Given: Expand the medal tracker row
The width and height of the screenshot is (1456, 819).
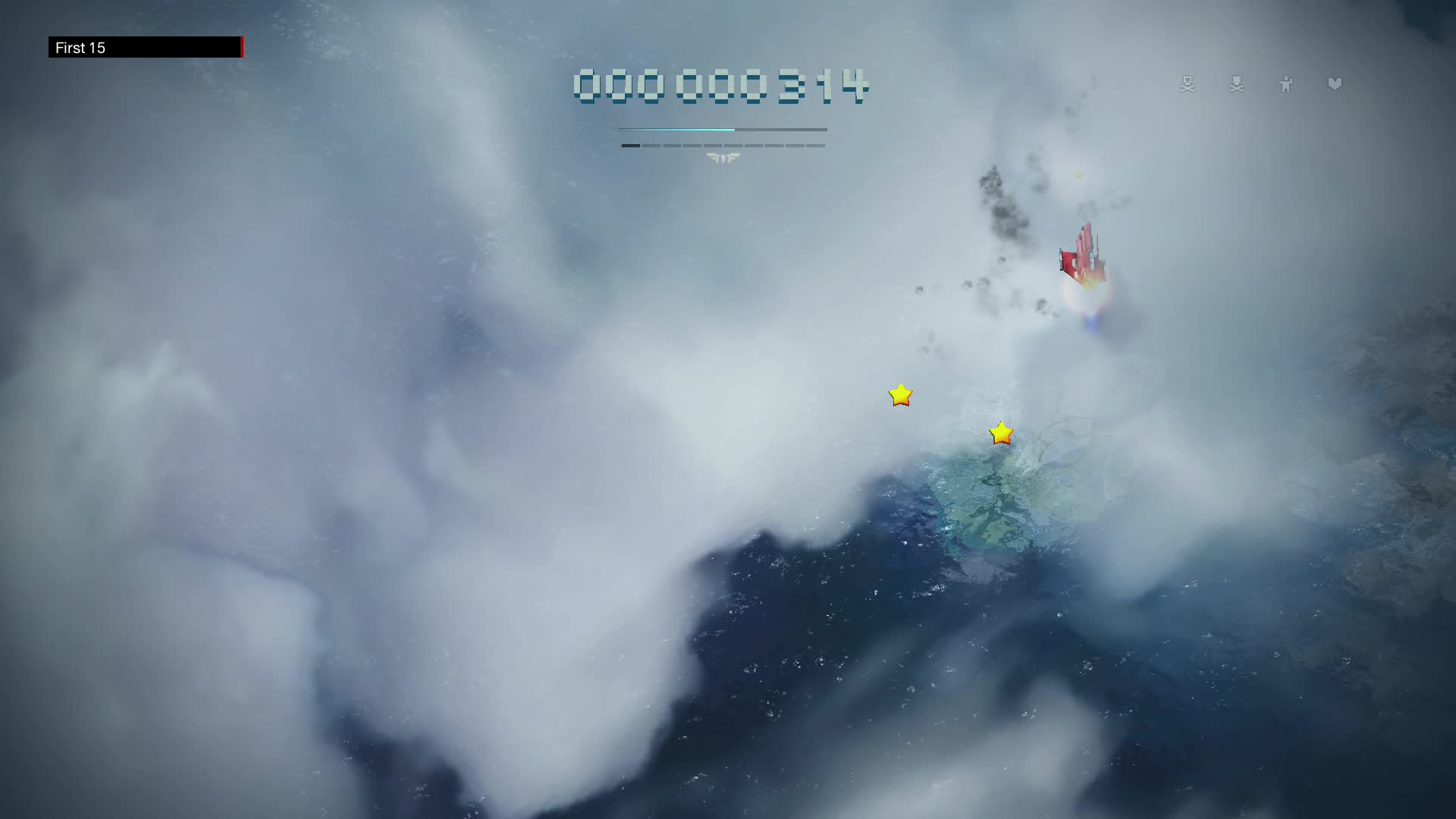Looking at the screenshot, I should coord(1260,84).
